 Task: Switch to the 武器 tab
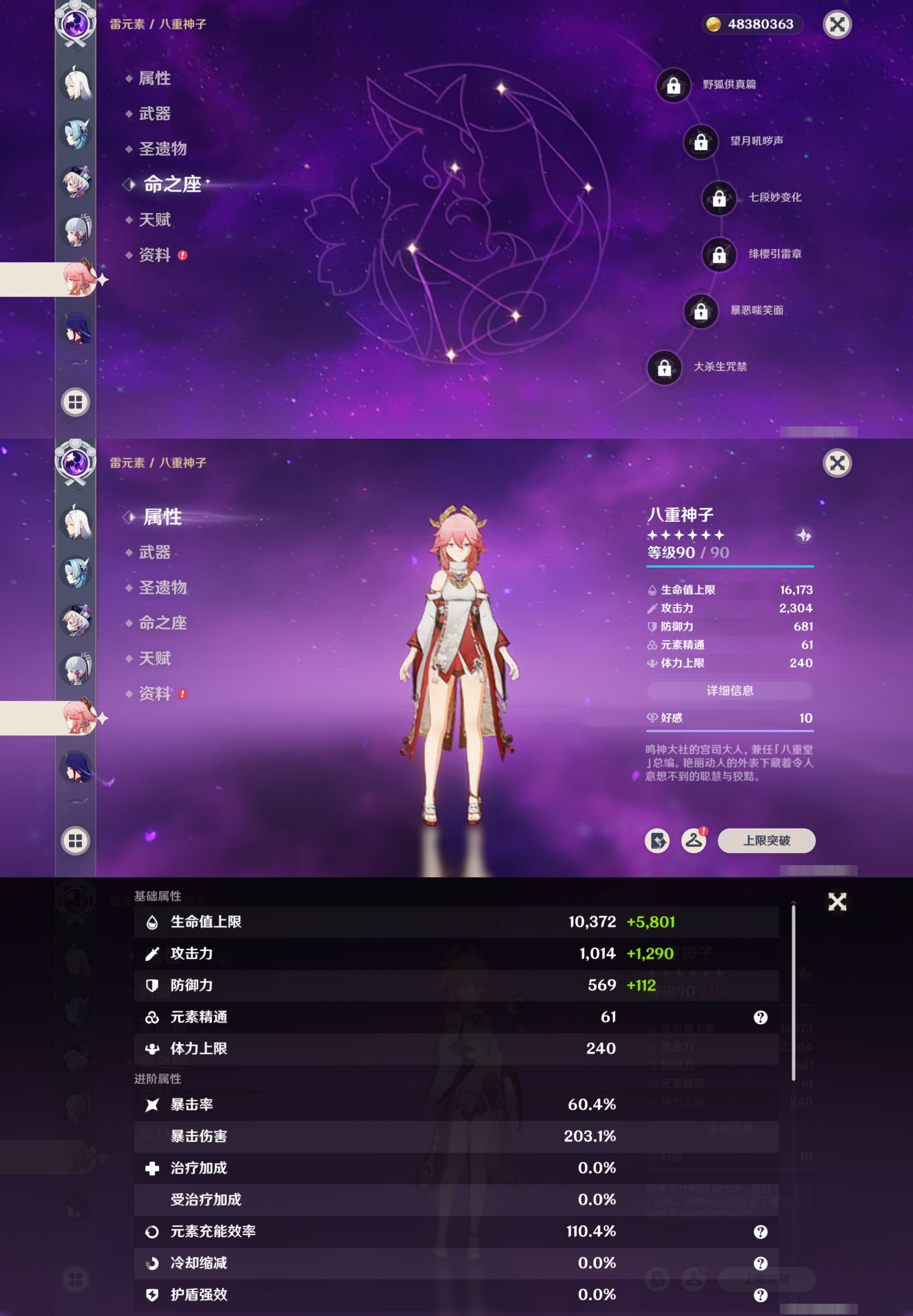(156, 552)
